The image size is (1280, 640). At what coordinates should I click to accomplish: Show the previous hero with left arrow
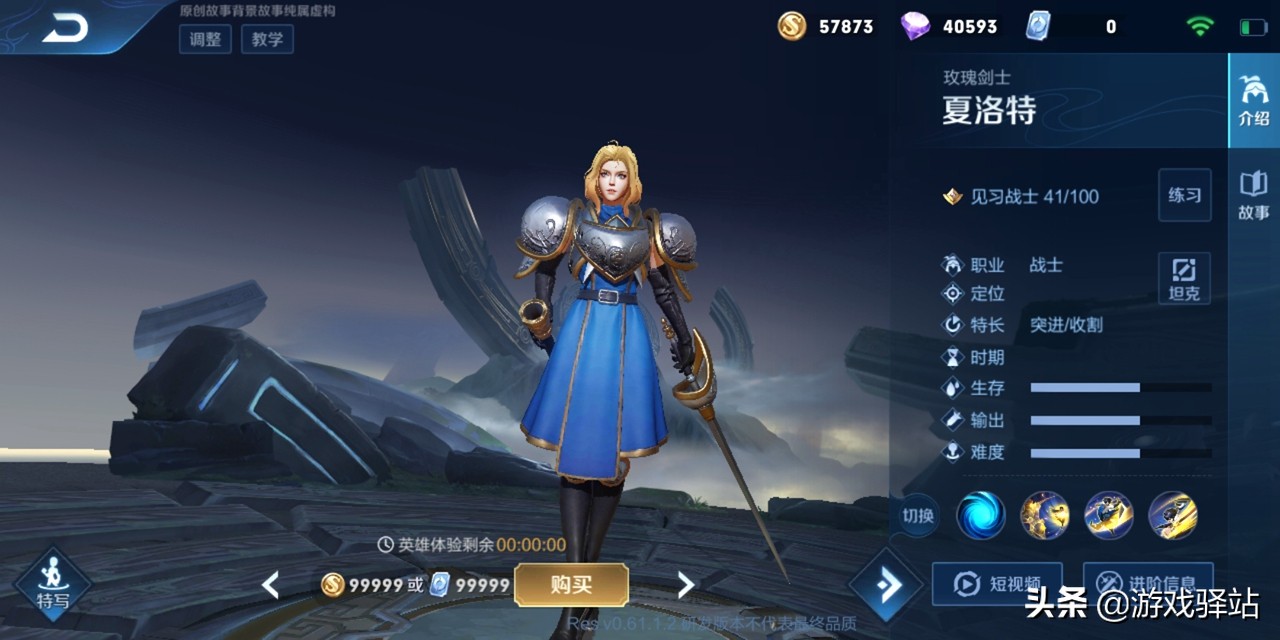[270, 585]
